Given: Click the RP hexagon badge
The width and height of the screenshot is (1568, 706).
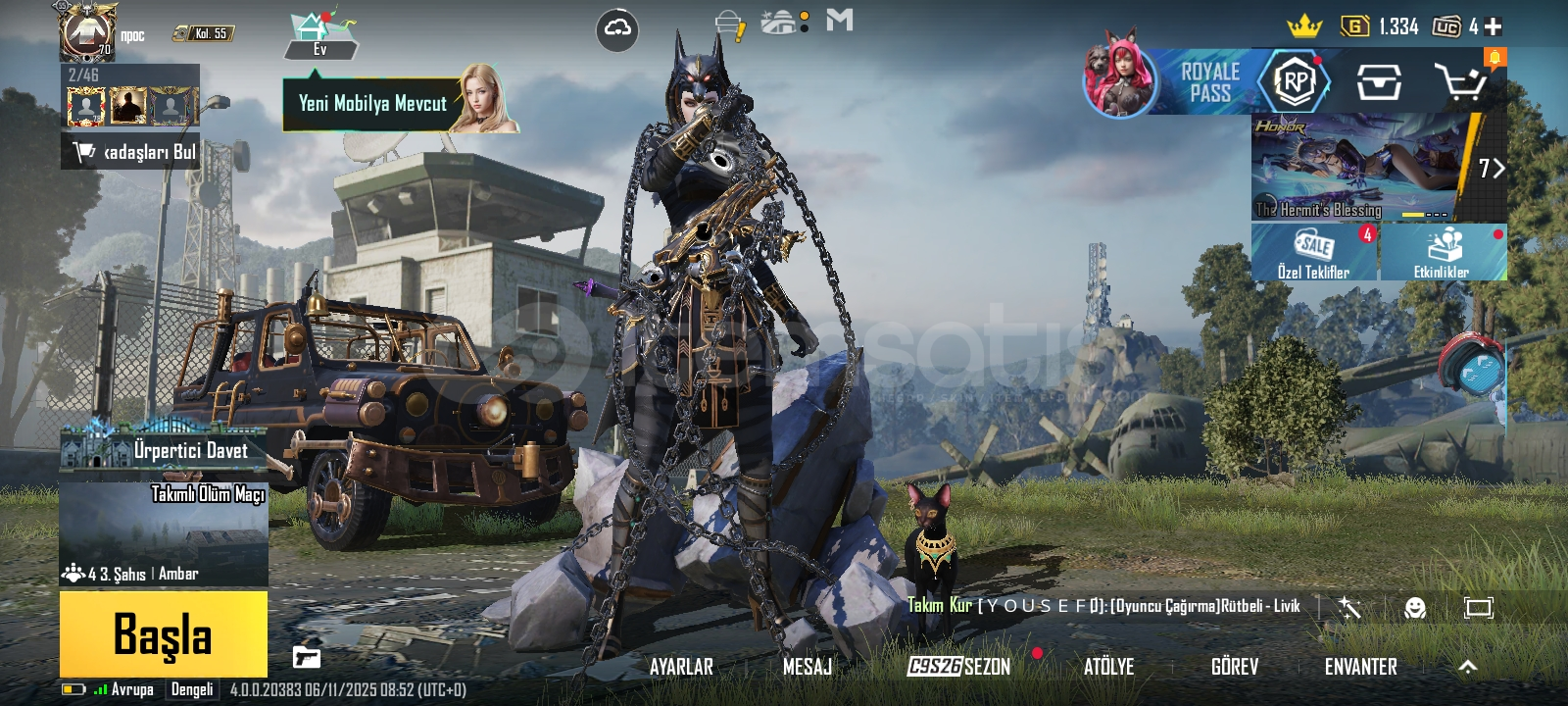Looking at the screenshot, I should 1295,82.
